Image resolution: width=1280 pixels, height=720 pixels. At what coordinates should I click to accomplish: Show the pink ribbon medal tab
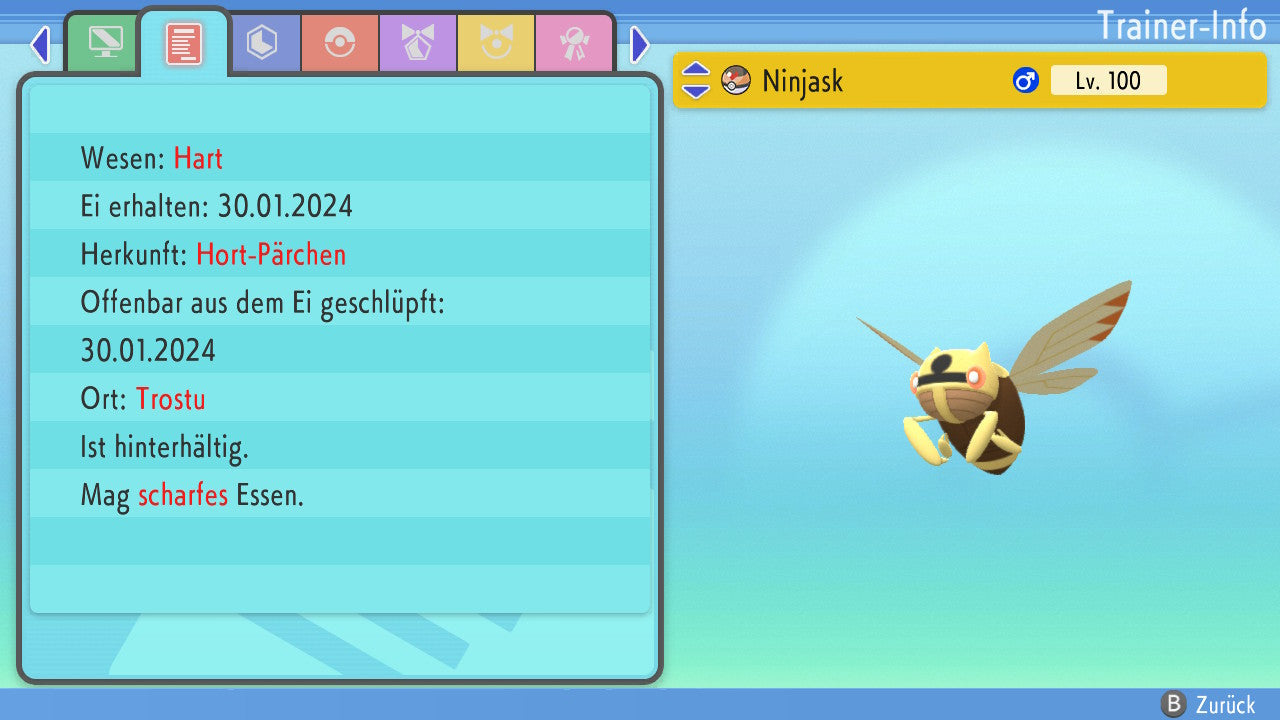tap(574, 44)
